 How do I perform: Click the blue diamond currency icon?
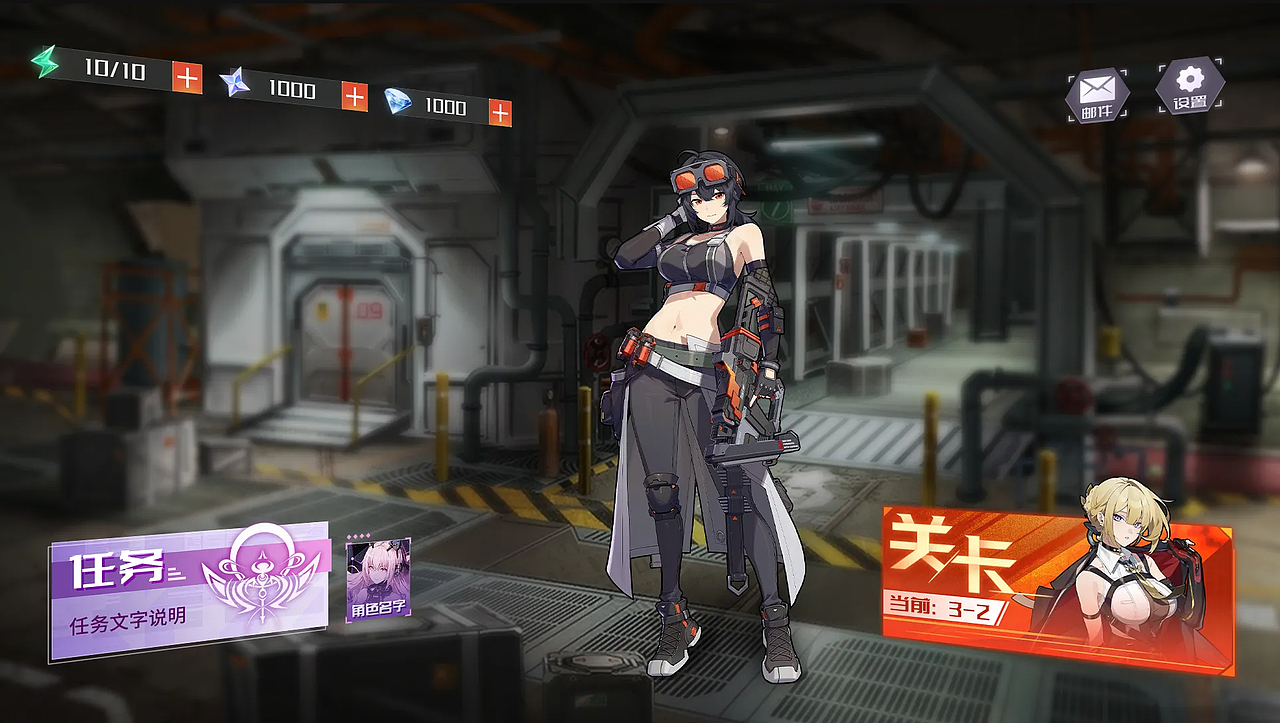pos(398,102)
